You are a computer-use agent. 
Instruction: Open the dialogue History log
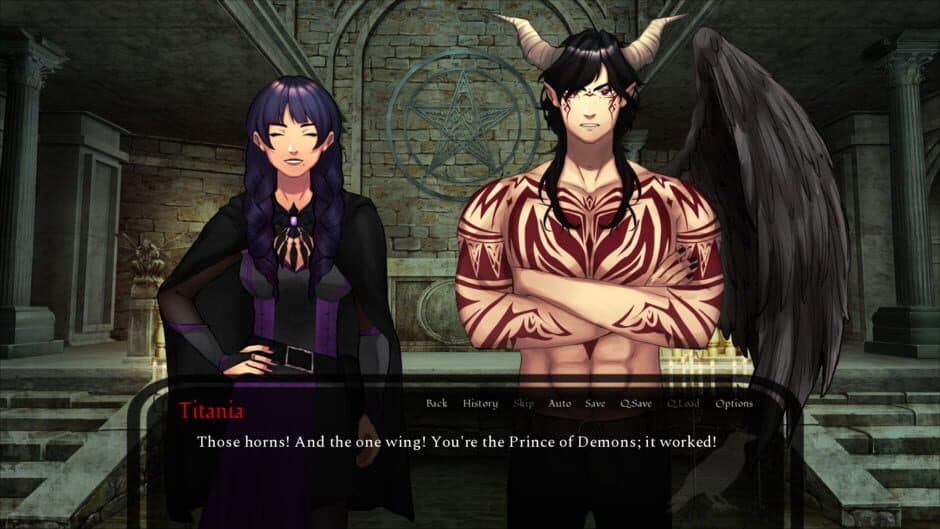[480, 404]
